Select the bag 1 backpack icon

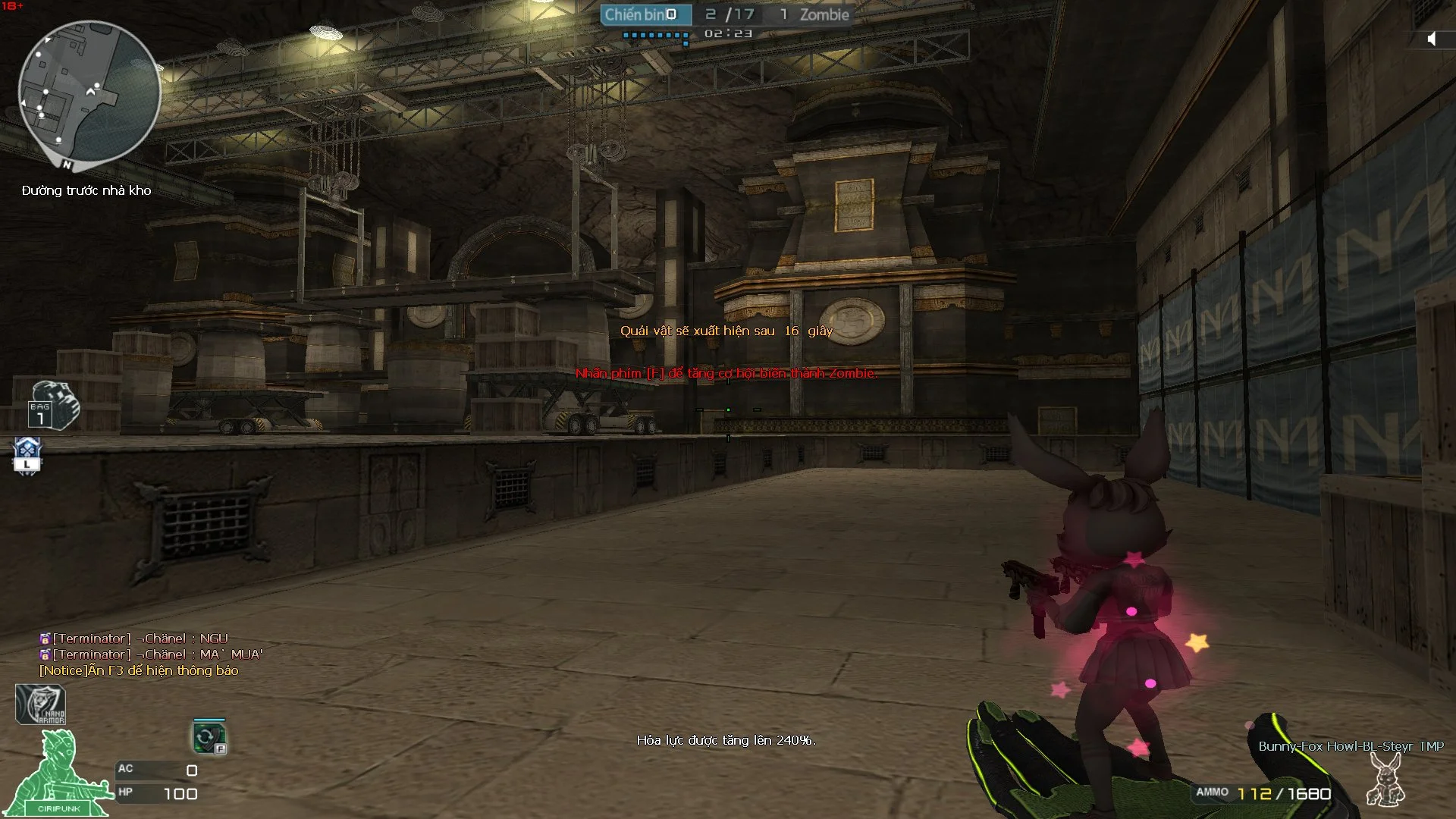coord(53,406)
